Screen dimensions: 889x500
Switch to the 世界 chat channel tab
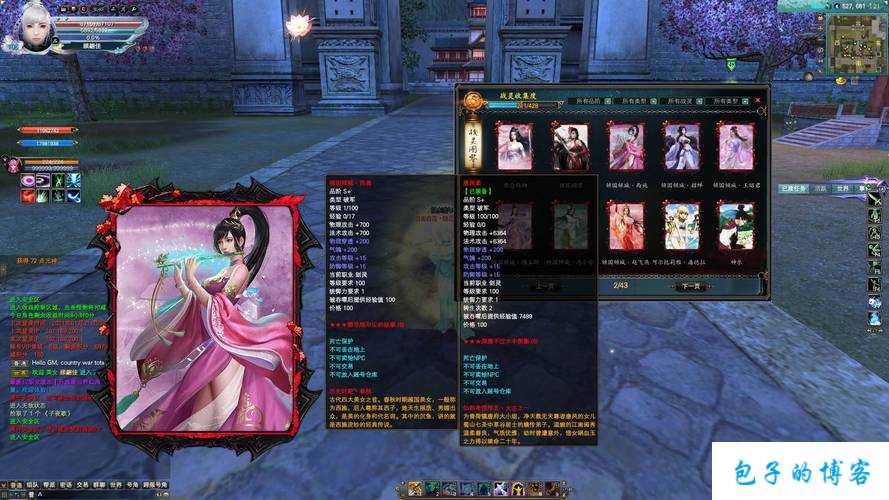[x=115, y=484]
